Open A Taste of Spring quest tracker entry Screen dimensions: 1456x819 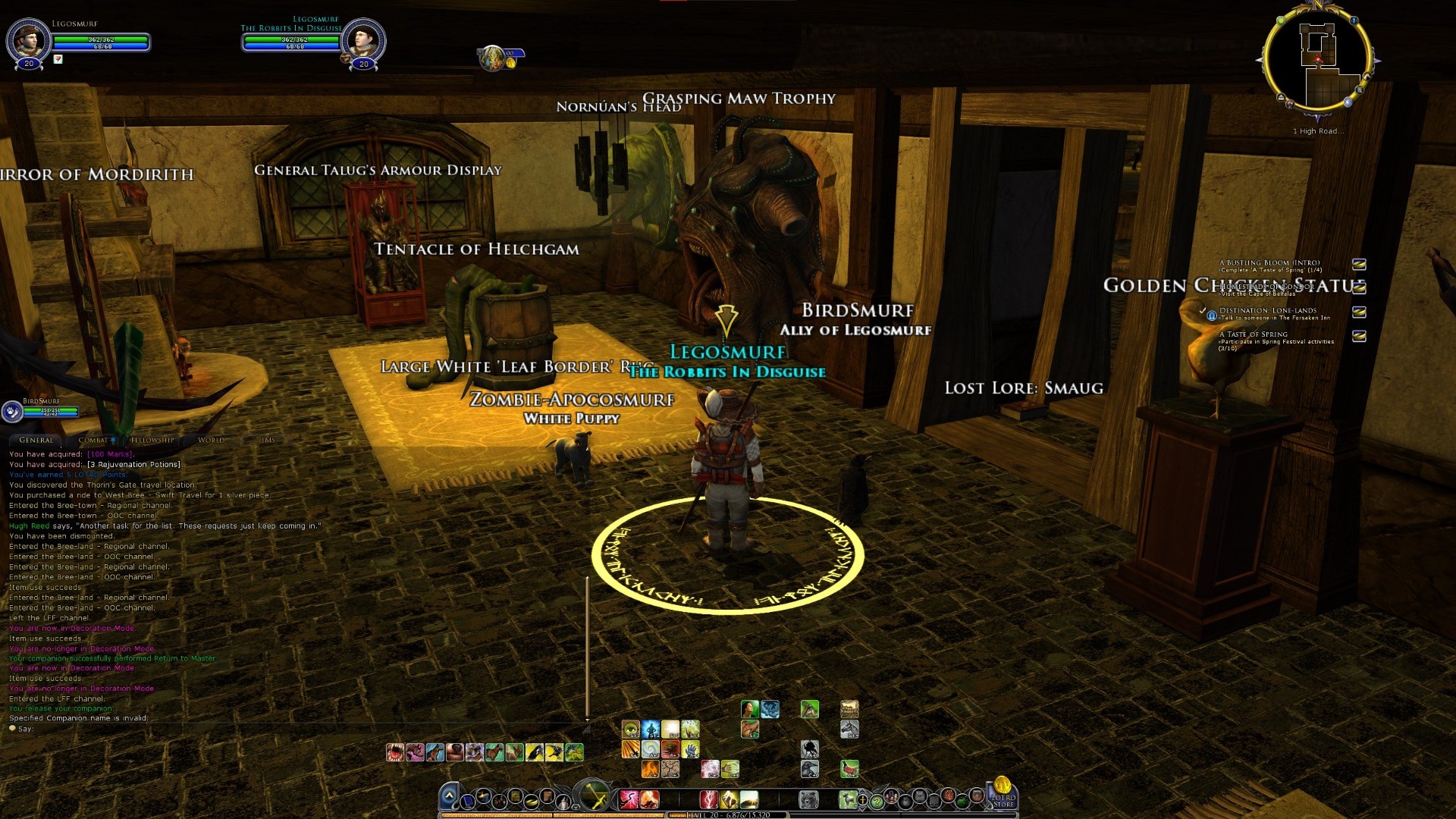1254,334
